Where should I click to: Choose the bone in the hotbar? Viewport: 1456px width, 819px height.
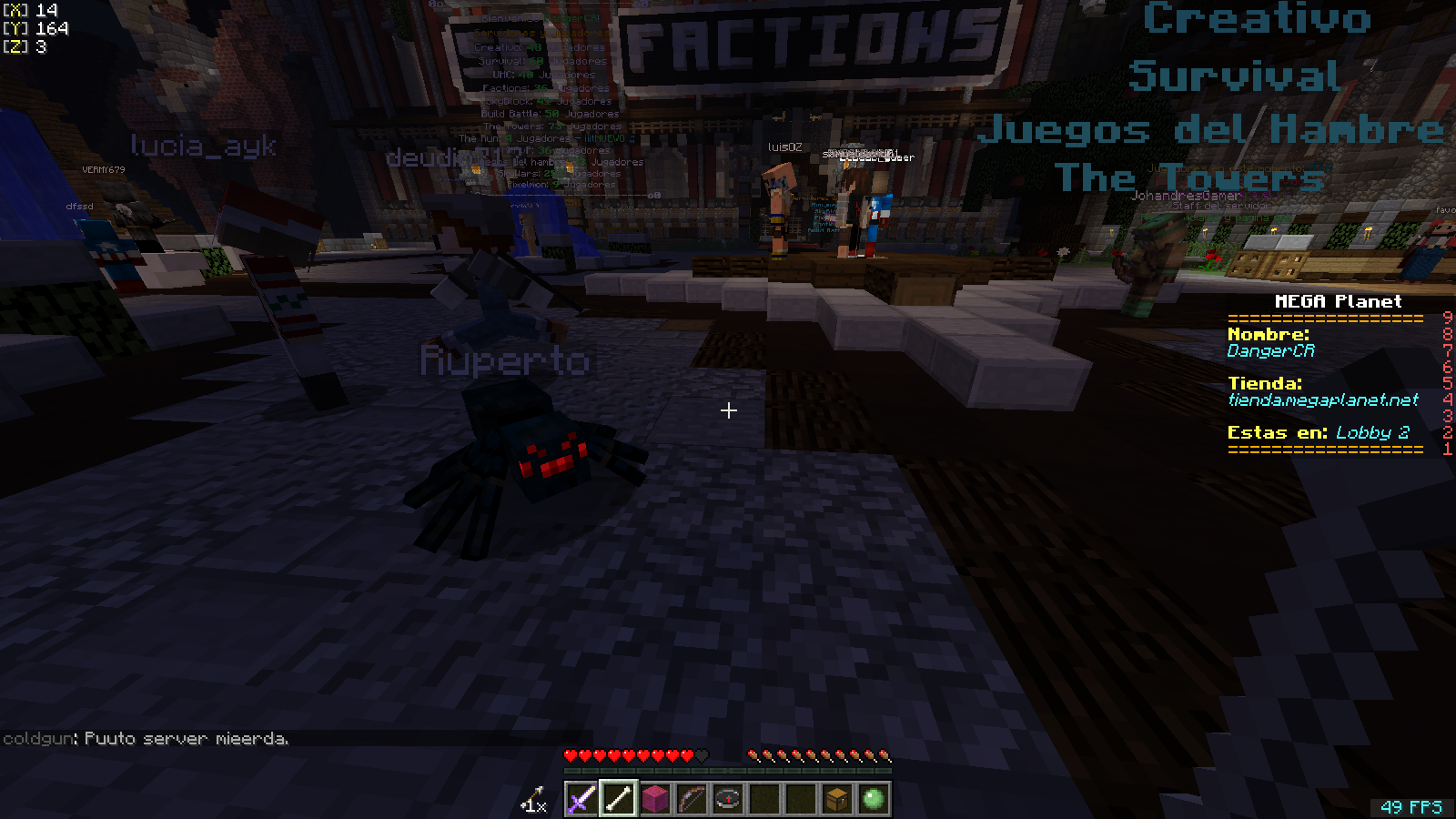pyautogui.click(x=618, y=799)
